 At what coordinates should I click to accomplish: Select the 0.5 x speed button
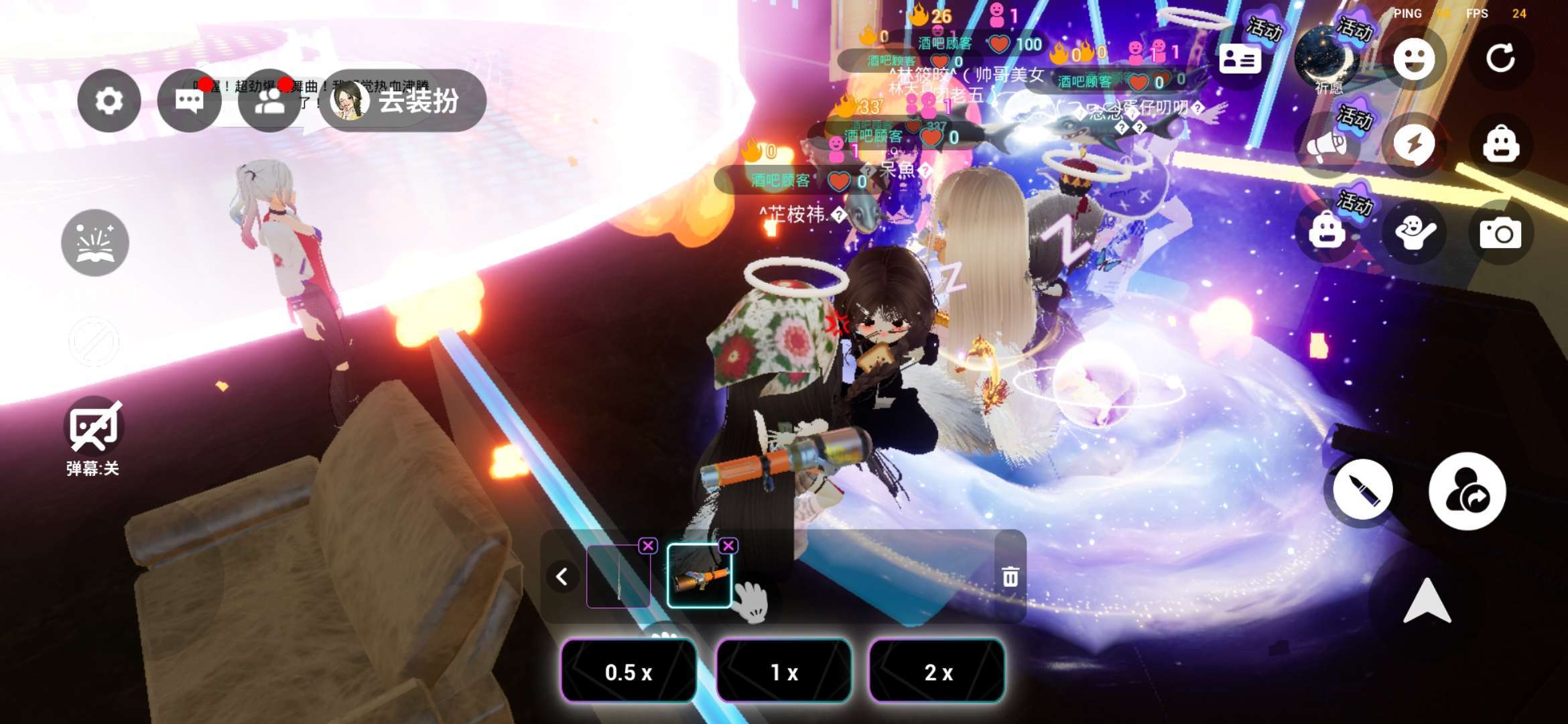(x=628, y=672)
